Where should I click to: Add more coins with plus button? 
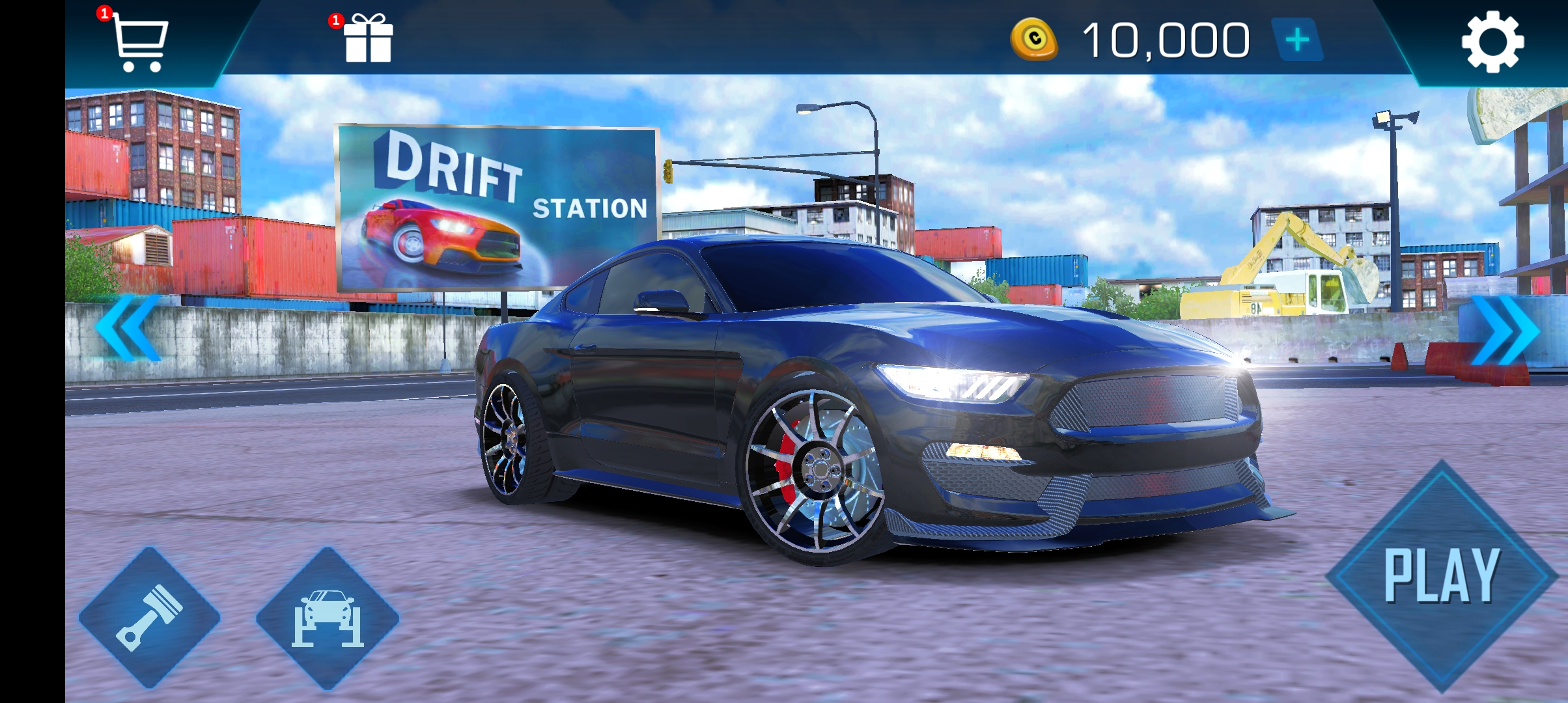coord(1297,40)
